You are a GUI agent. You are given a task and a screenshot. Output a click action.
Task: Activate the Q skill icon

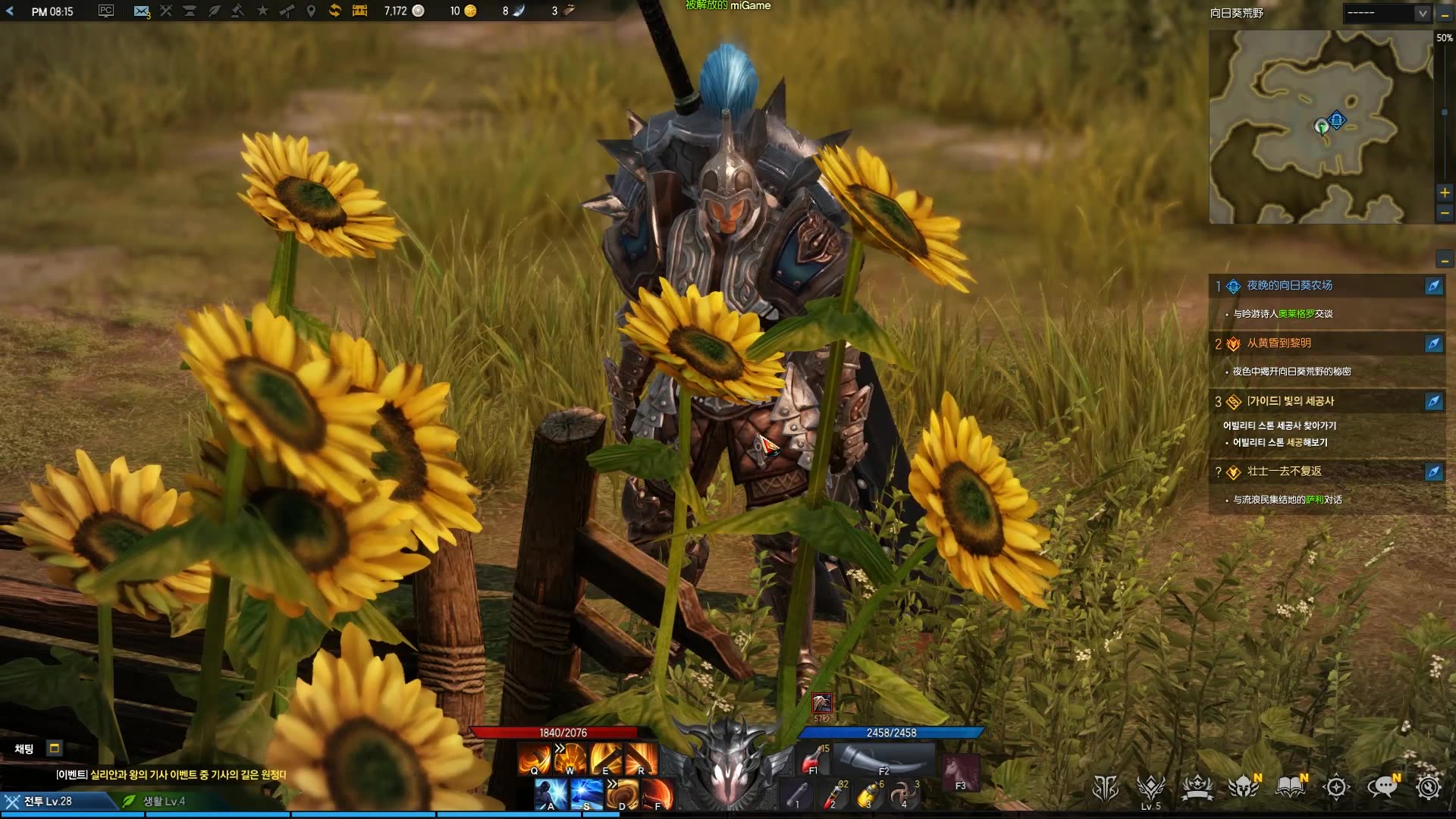pyautogui.click(x=534, y=758)
